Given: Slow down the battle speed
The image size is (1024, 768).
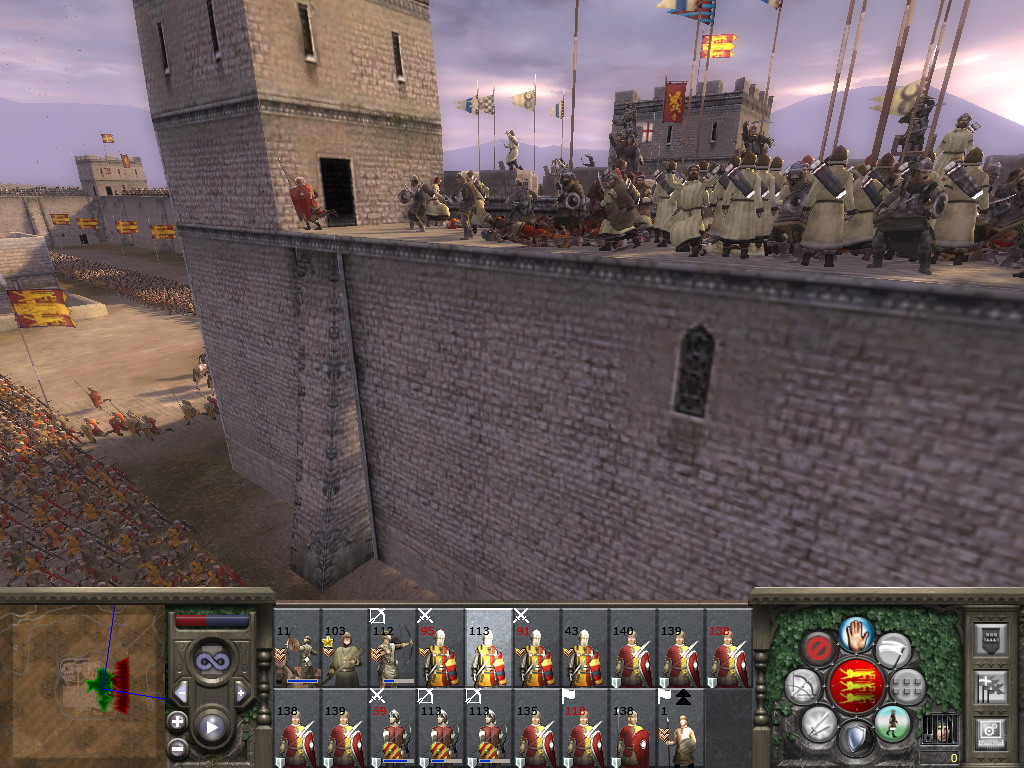Looking at the screenshot, I should click(x=182, y=692).
